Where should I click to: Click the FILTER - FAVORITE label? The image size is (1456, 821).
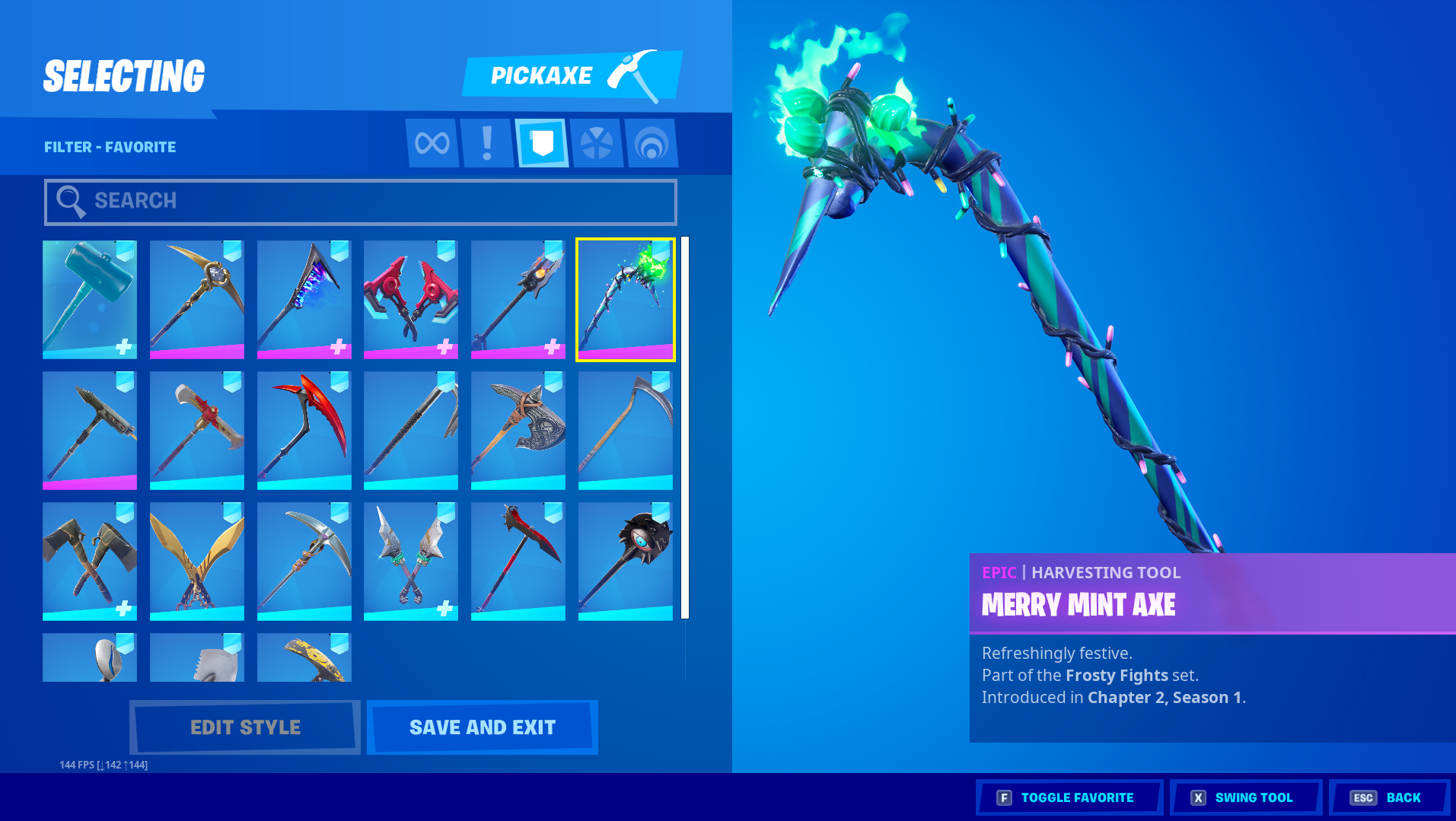click(110, 146)
